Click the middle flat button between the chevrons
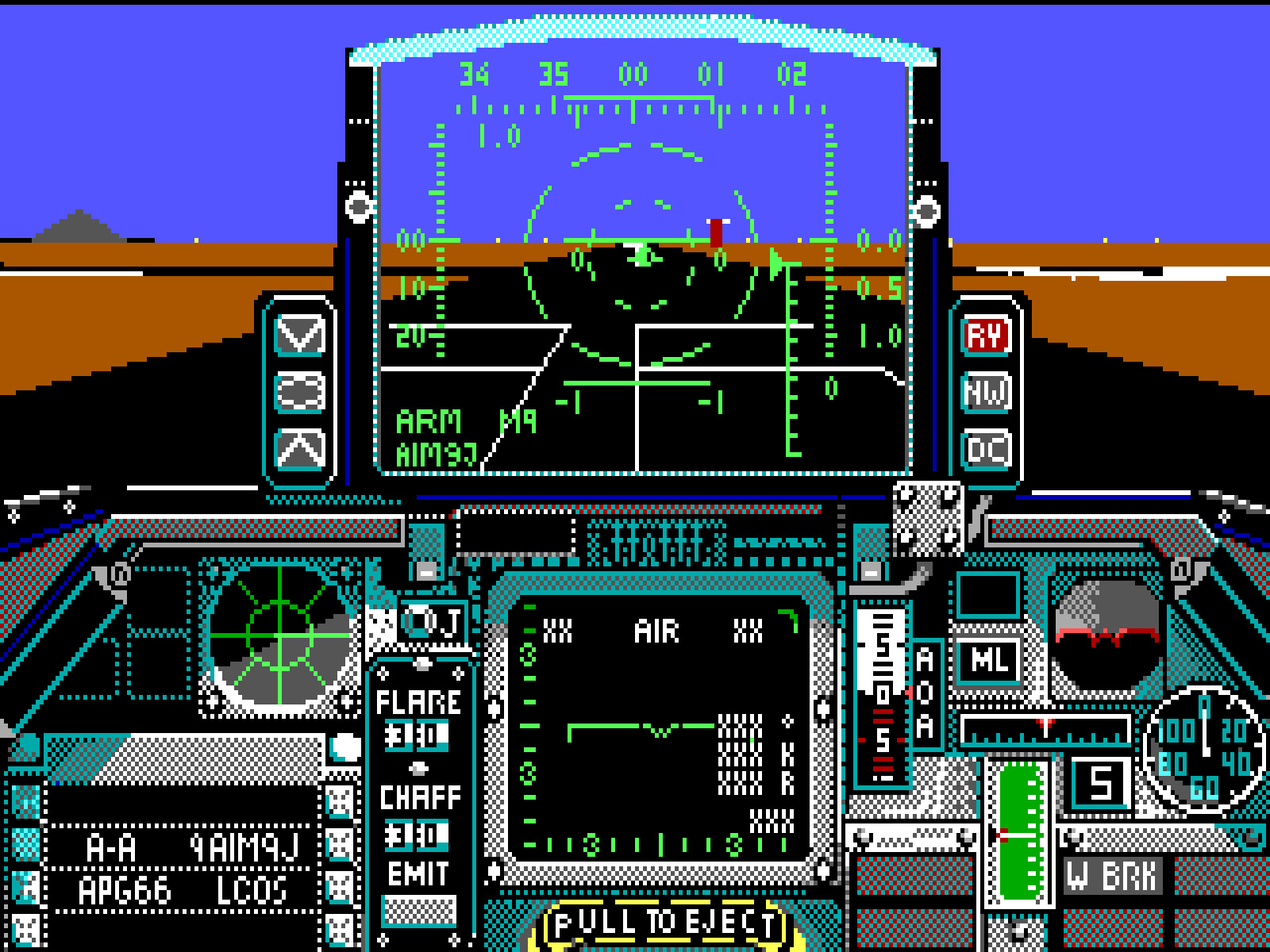Screen dimensions: 1270x952 (x=300, y=390)
